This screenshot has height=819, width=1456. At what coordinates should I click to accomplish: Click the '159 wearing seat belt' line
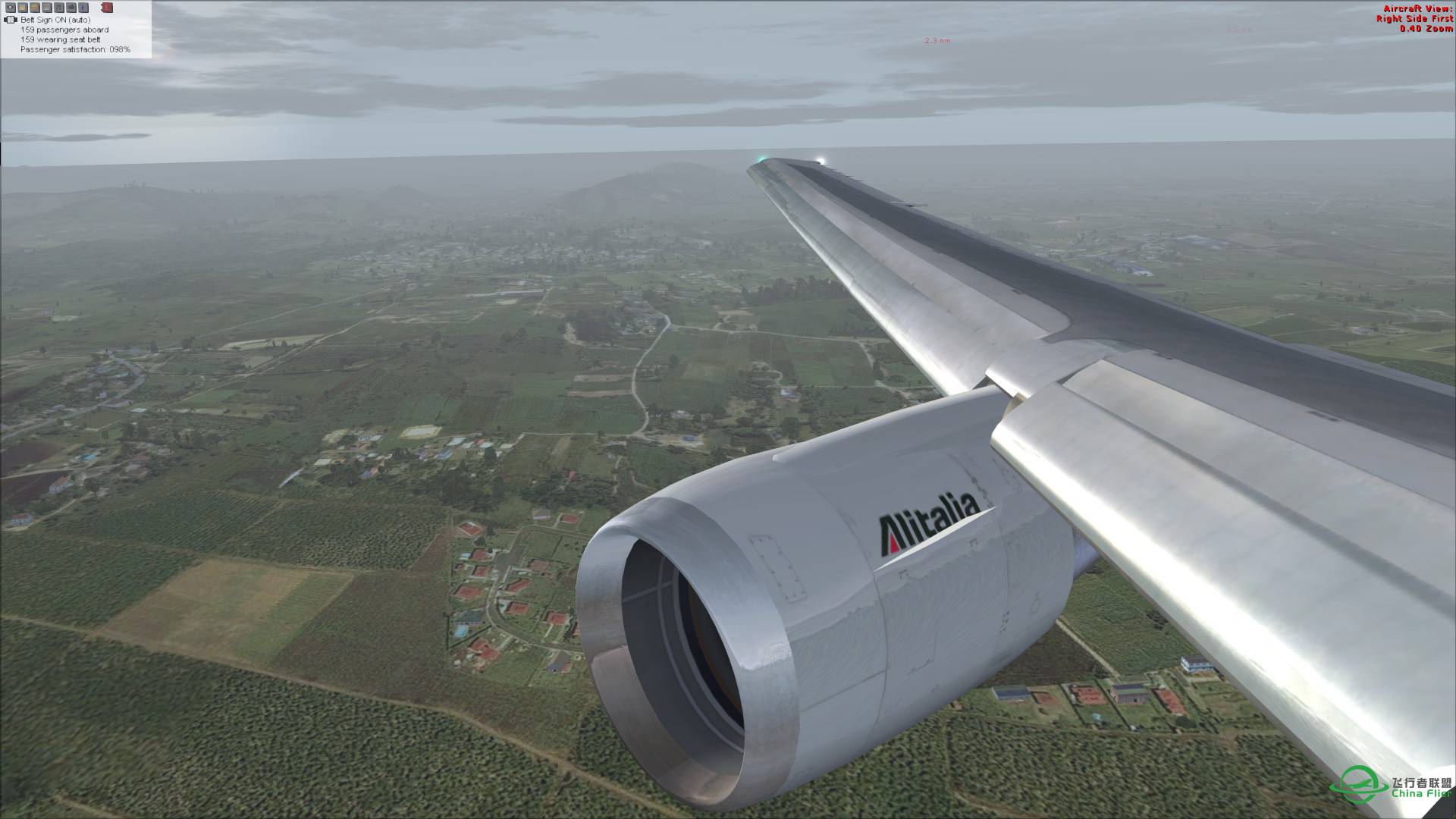point(61,38)
